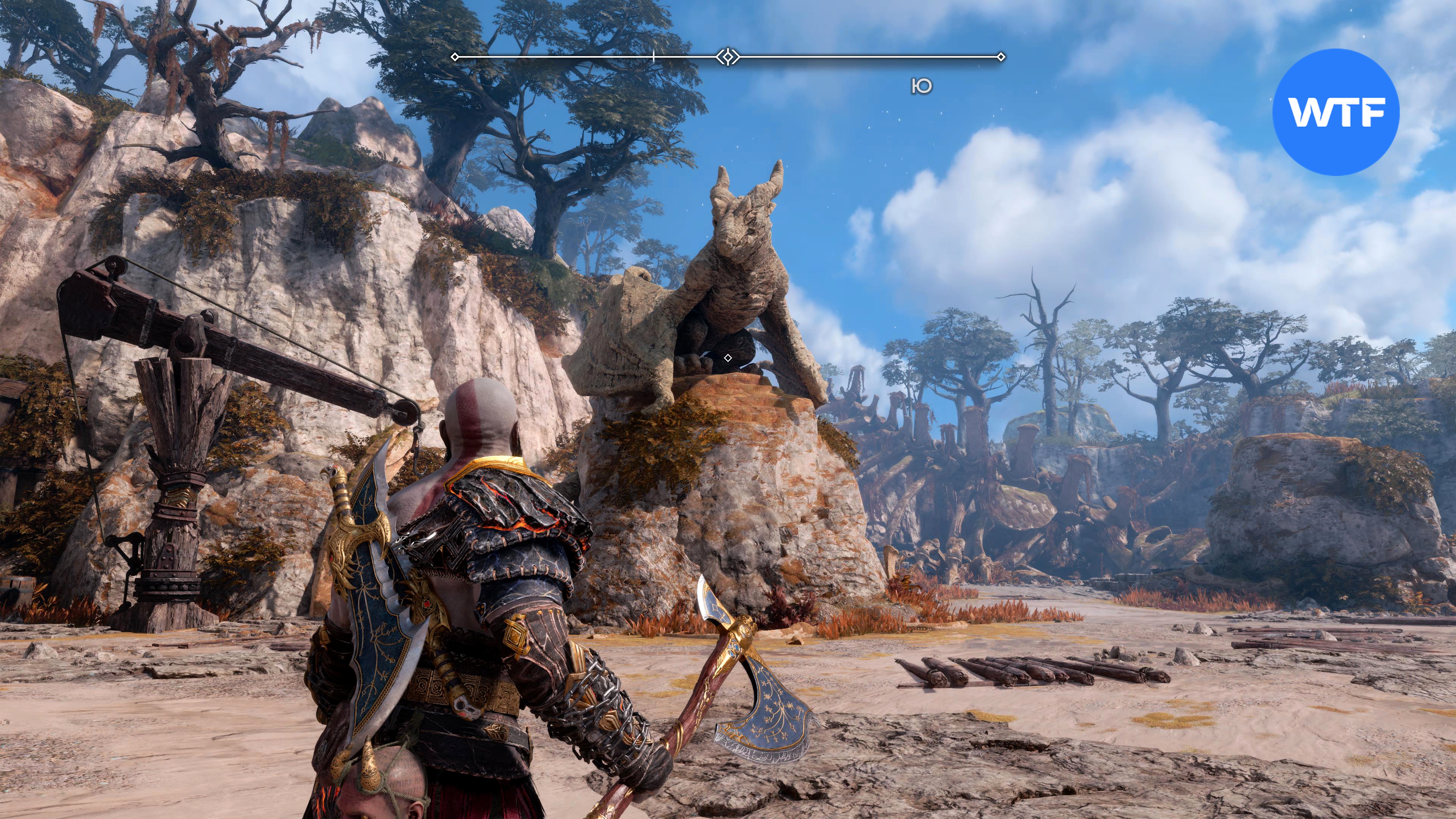Screen dimensions: 1456x819
Task: Click the diamond objective marker on the compass
Action: click(x=728, y=56)
